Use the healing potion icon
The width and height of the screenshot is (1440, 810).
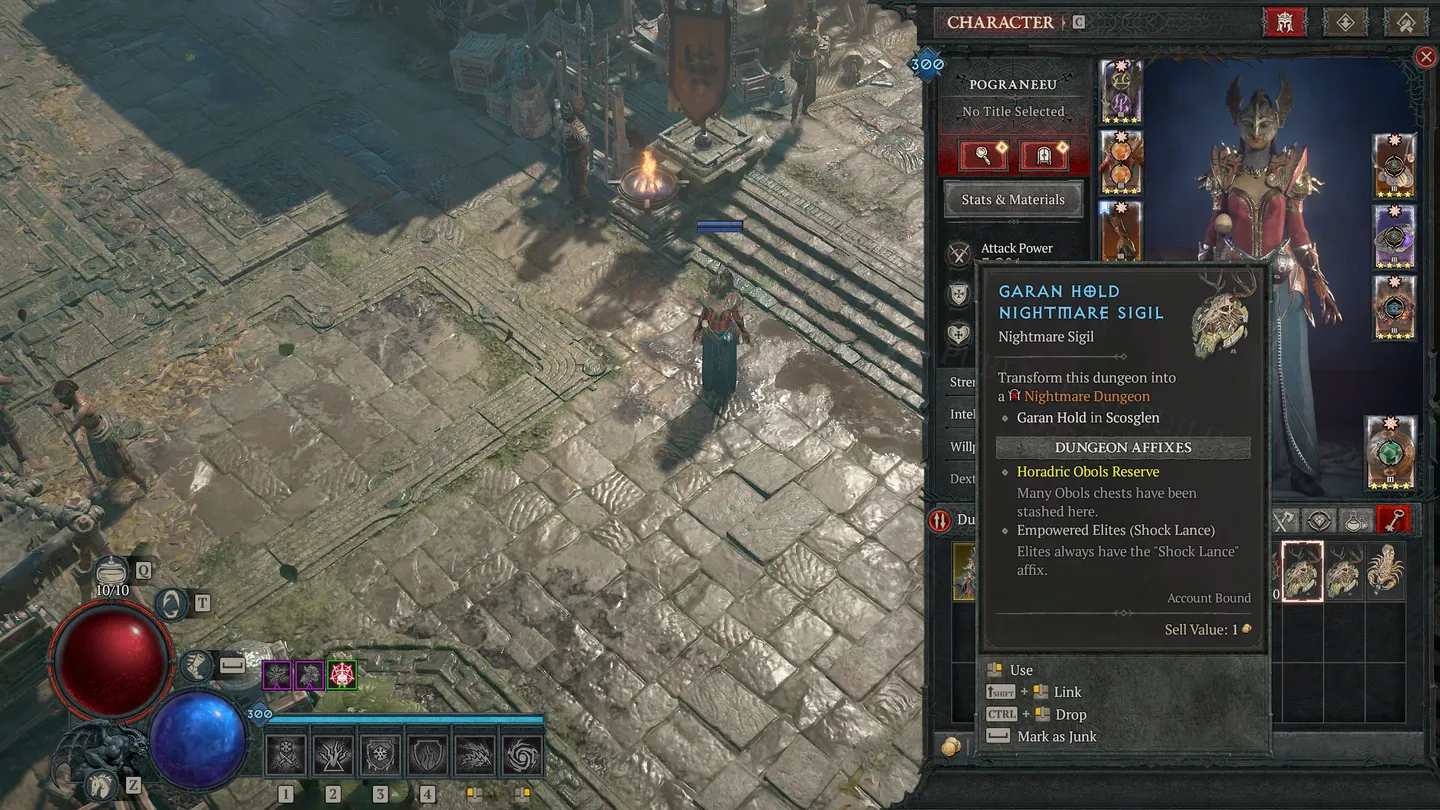tap(113, 570)
